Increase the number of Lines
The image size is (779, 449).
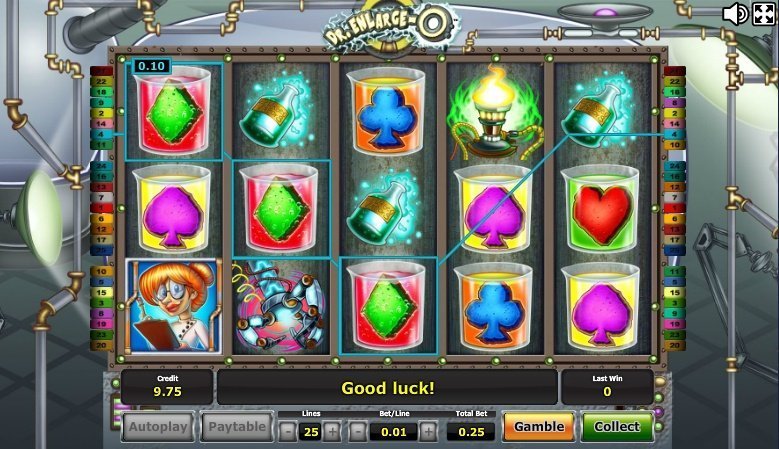click(334, 431)
